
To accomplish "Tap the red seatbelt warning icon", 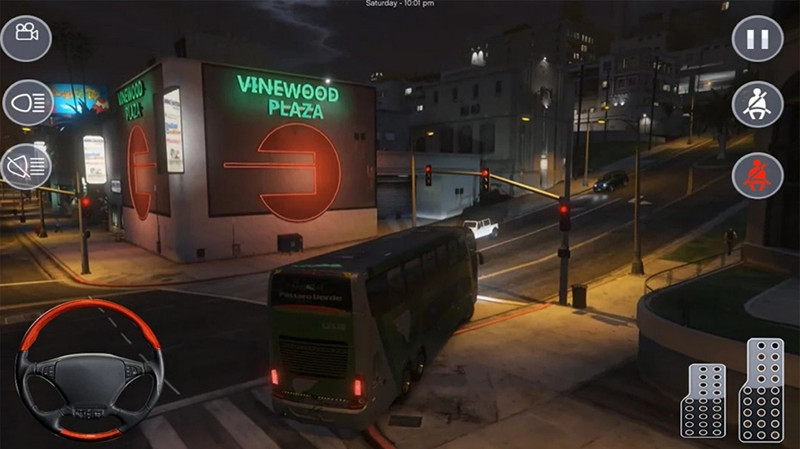I will 757,174.
